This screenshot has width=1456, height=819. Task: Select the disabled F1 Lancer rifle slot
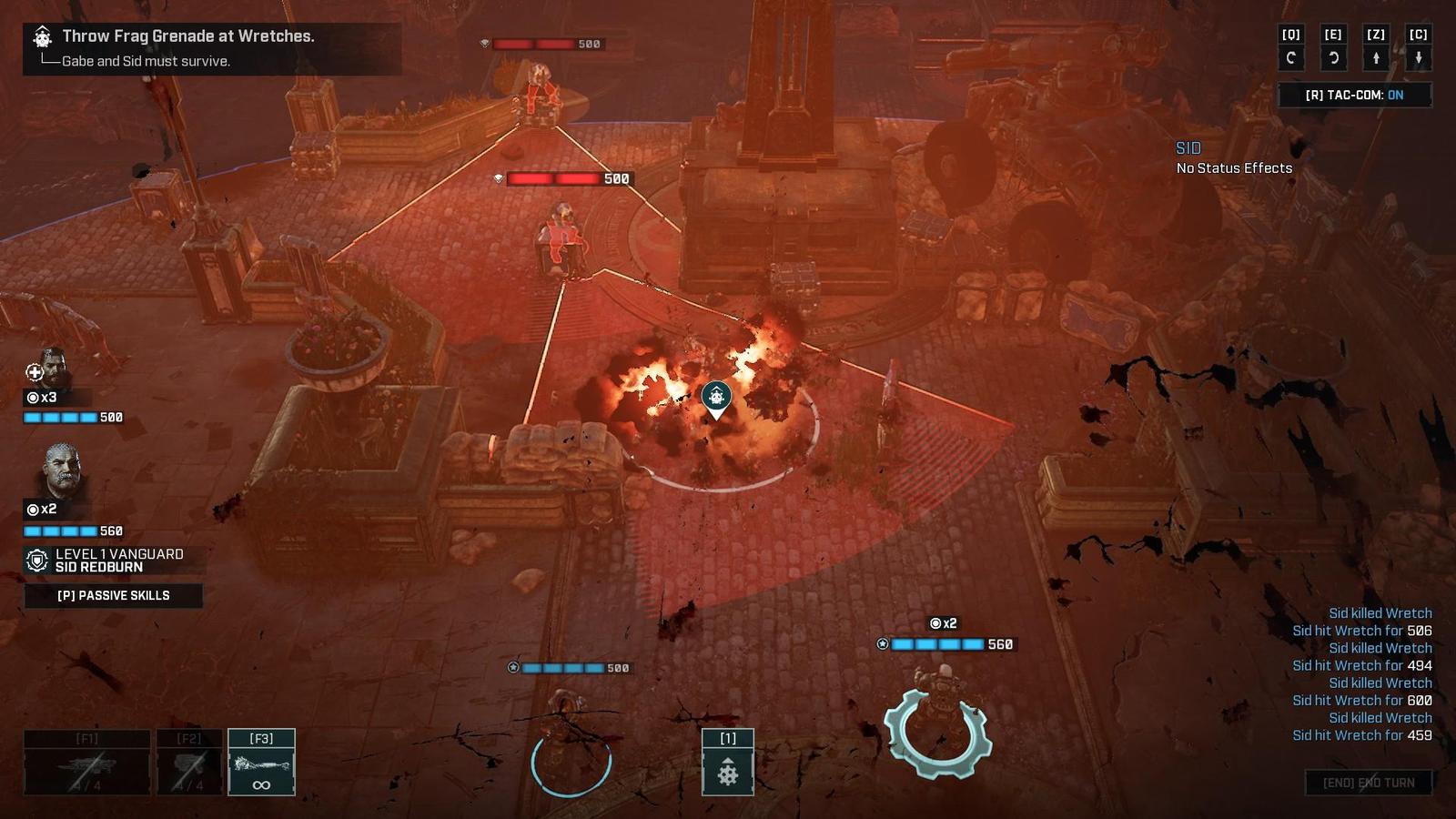(x=86, y=763)
